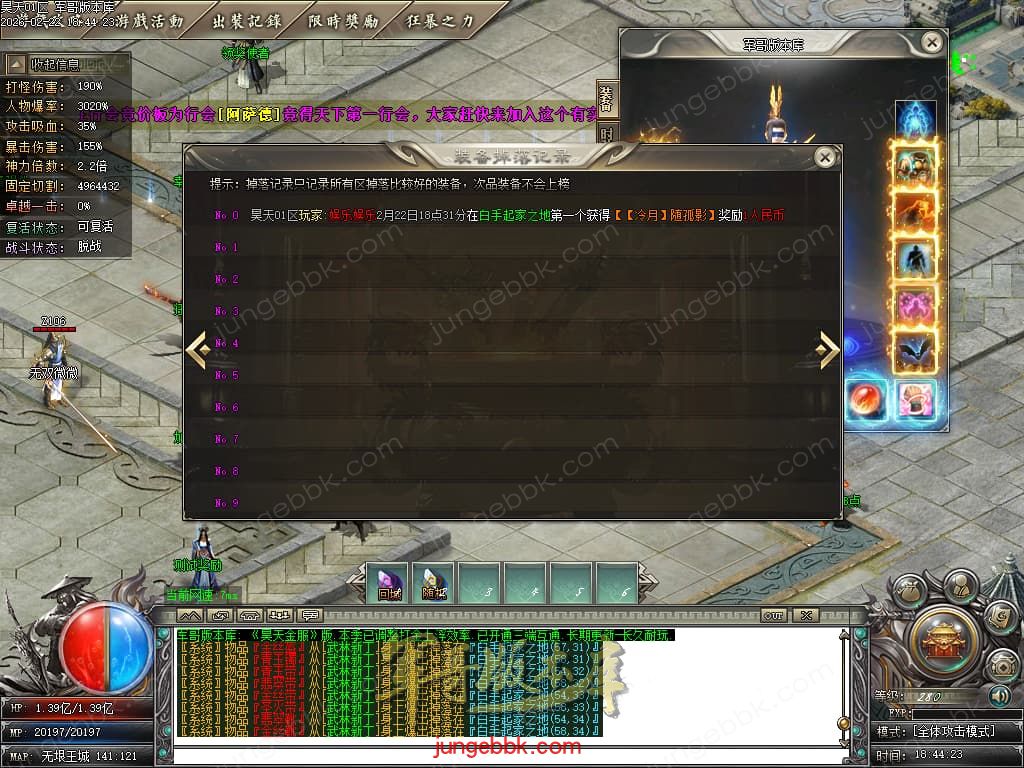Open the 出装记录 menu
The image size is (1024, 768).
pos(247,20)
